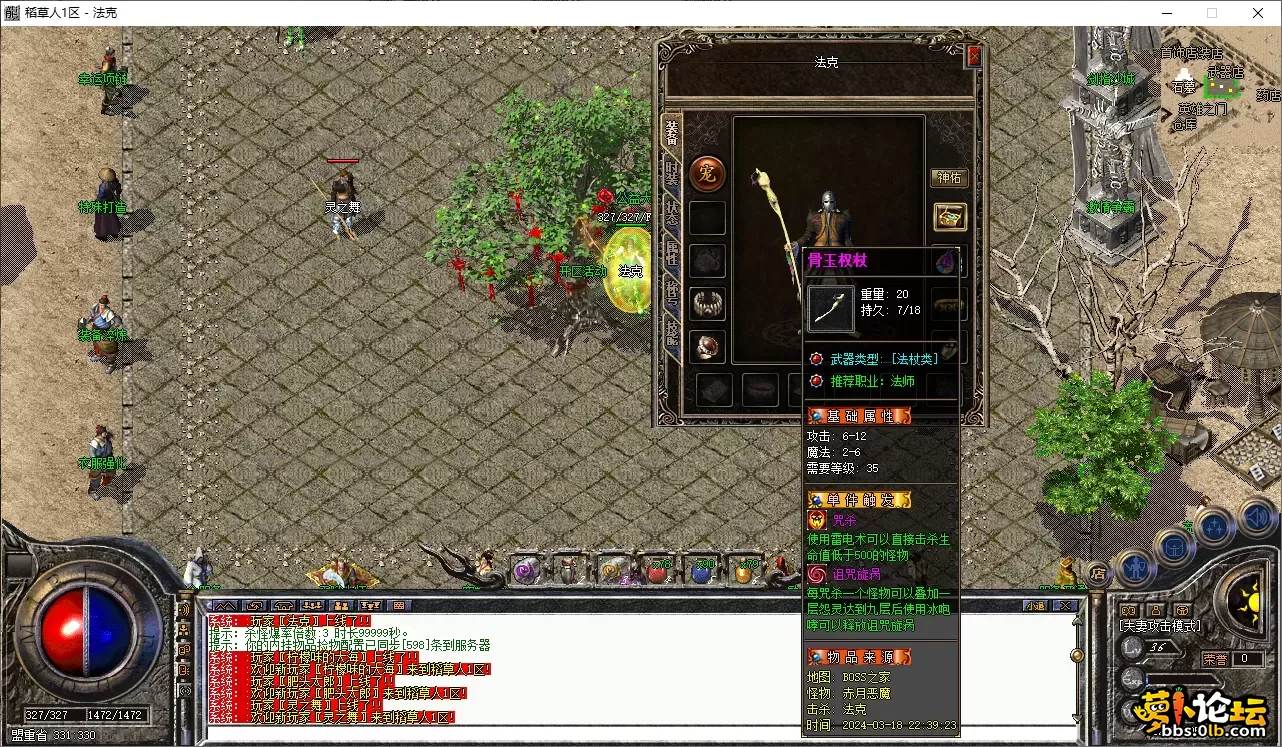Open the 店 shop round button
This screenshot has height=747, width=1282.
[x=1097, y=573]
